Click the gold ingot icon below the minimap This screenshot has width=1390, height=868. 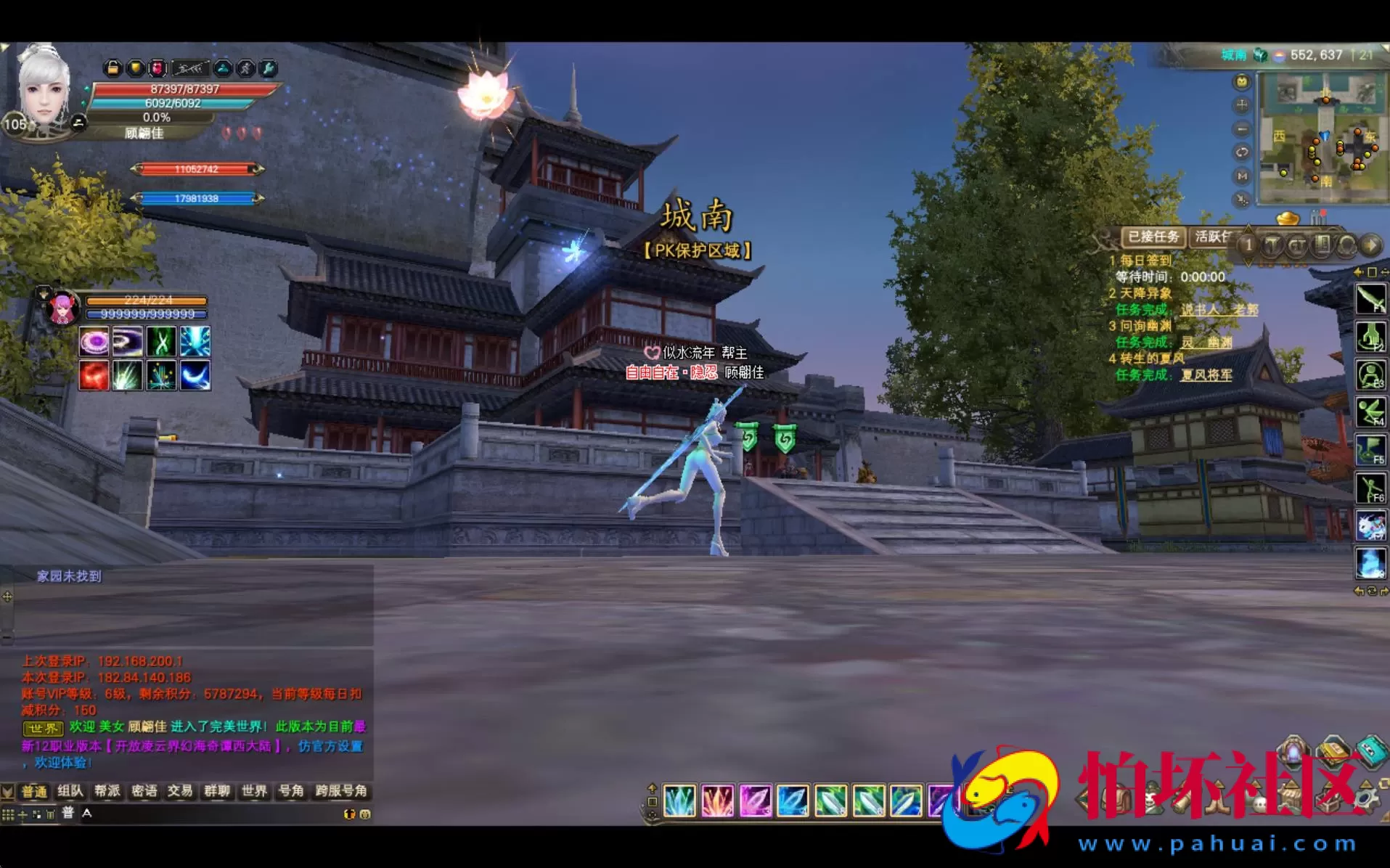pyautogui.click(x=1288, y=218)
